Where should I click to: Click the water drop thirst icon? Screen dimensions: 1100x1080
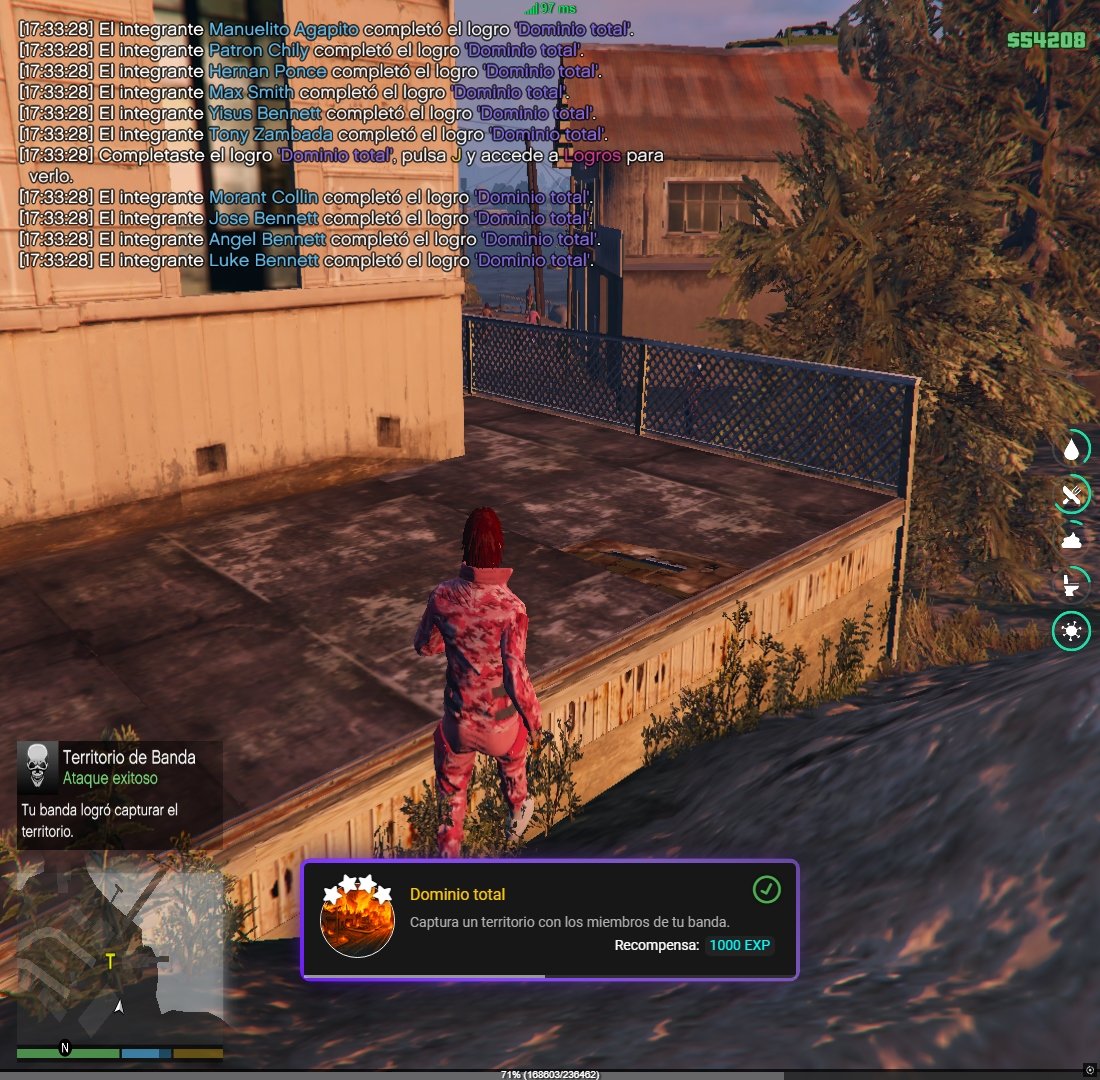click(x=1072, y=450)
